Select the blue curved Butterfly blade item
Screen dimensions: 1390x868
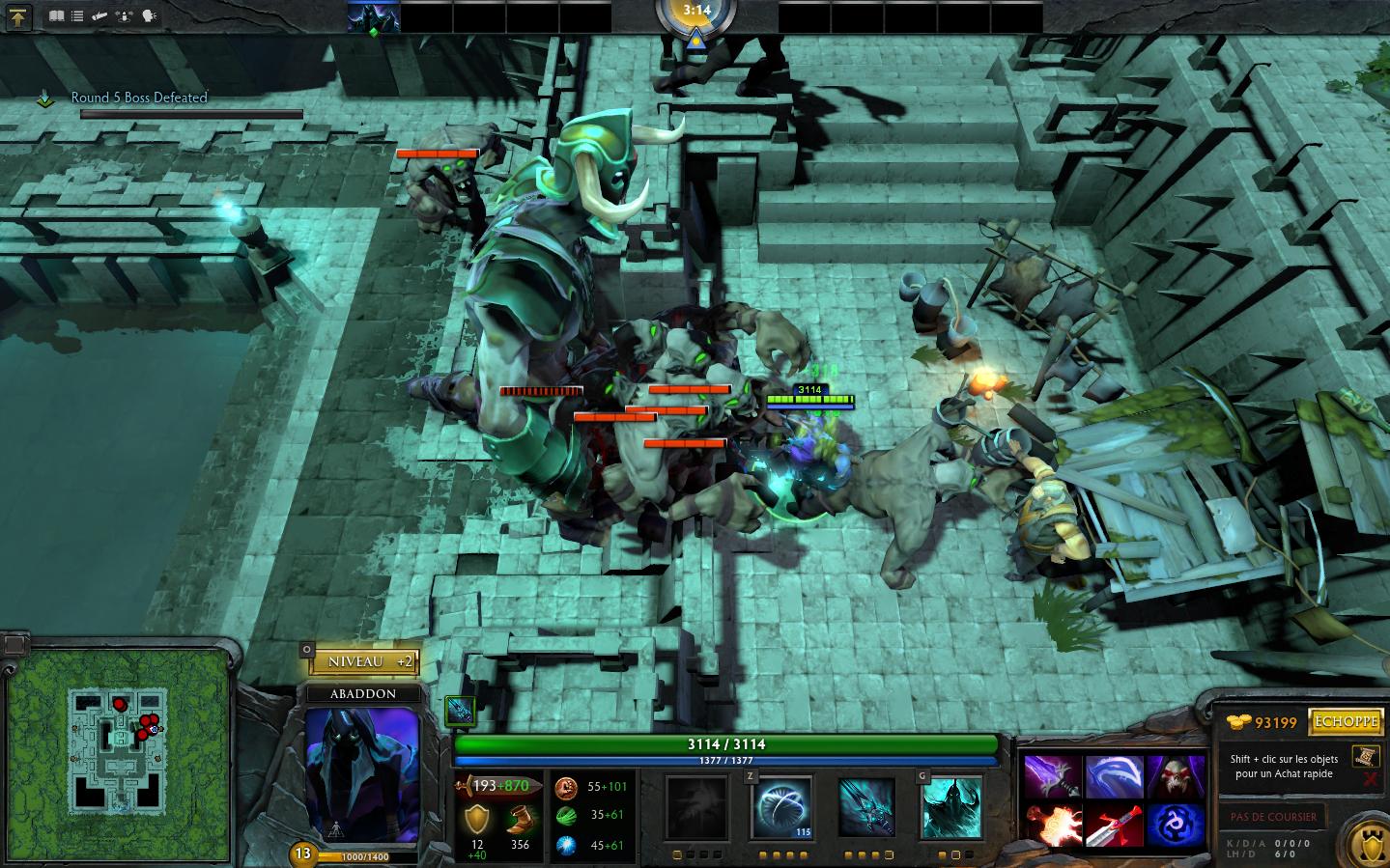coord(1114,776)
